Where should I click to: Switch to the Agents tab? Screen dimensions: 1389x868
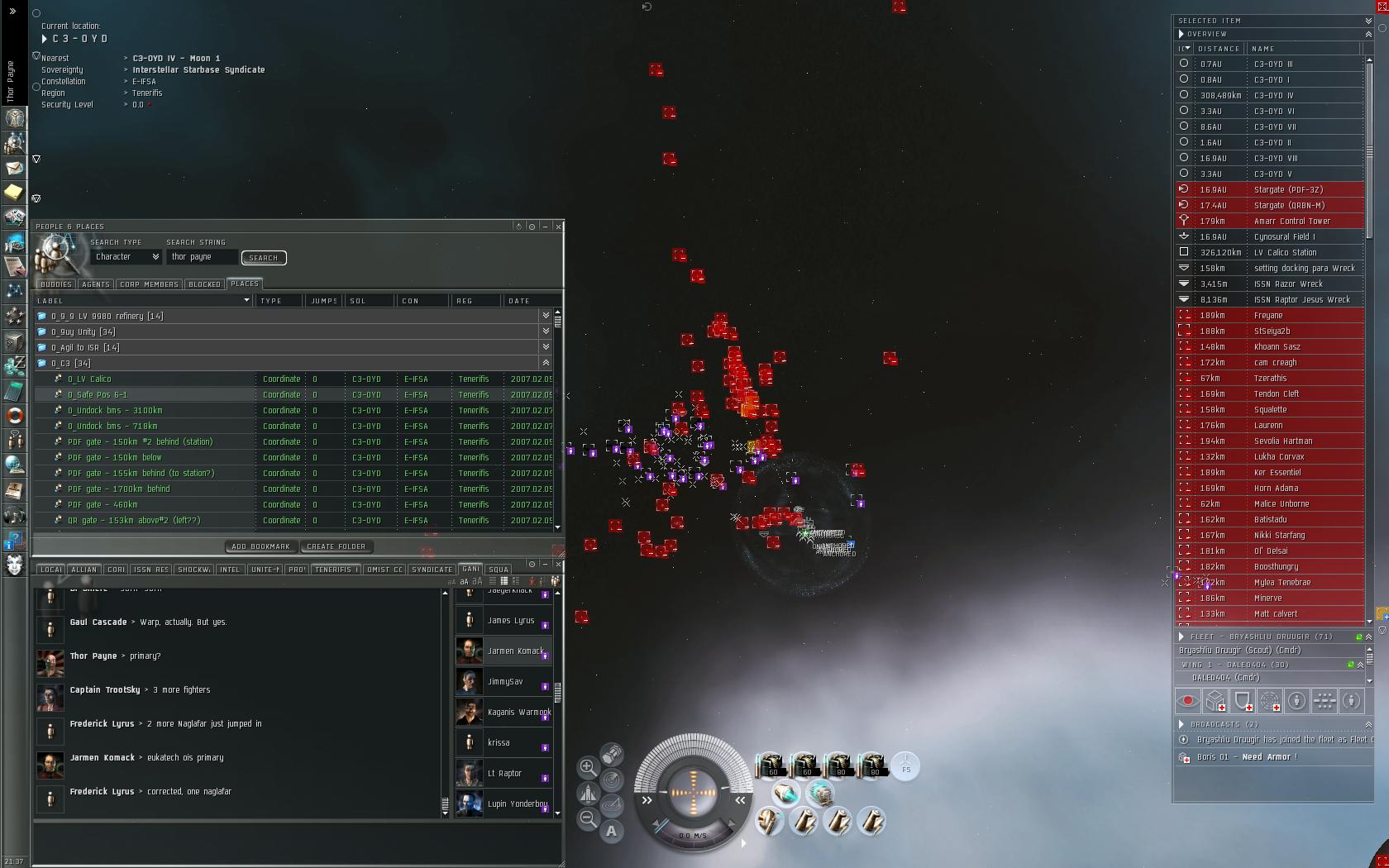point(95,284)
